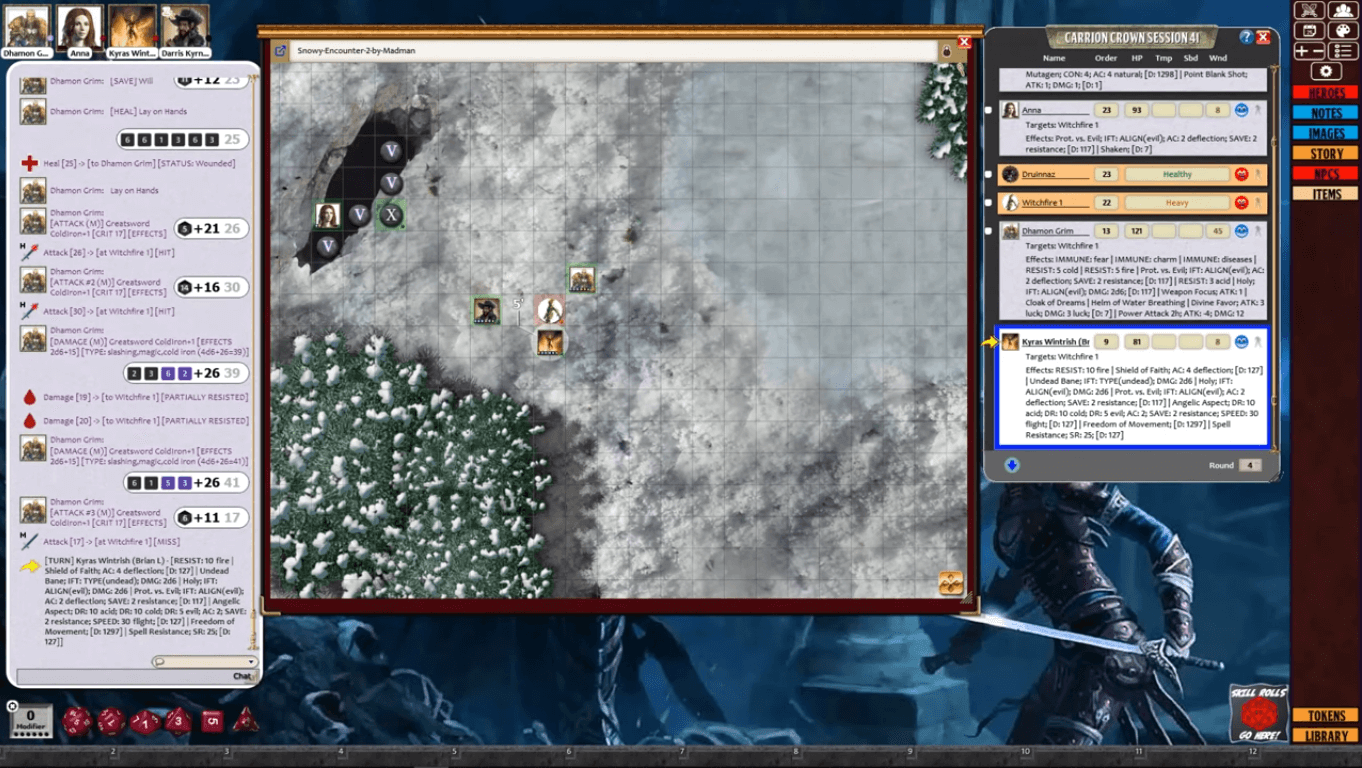
Task: Open the Effects list icon
Action: [x=1343, y=50]
